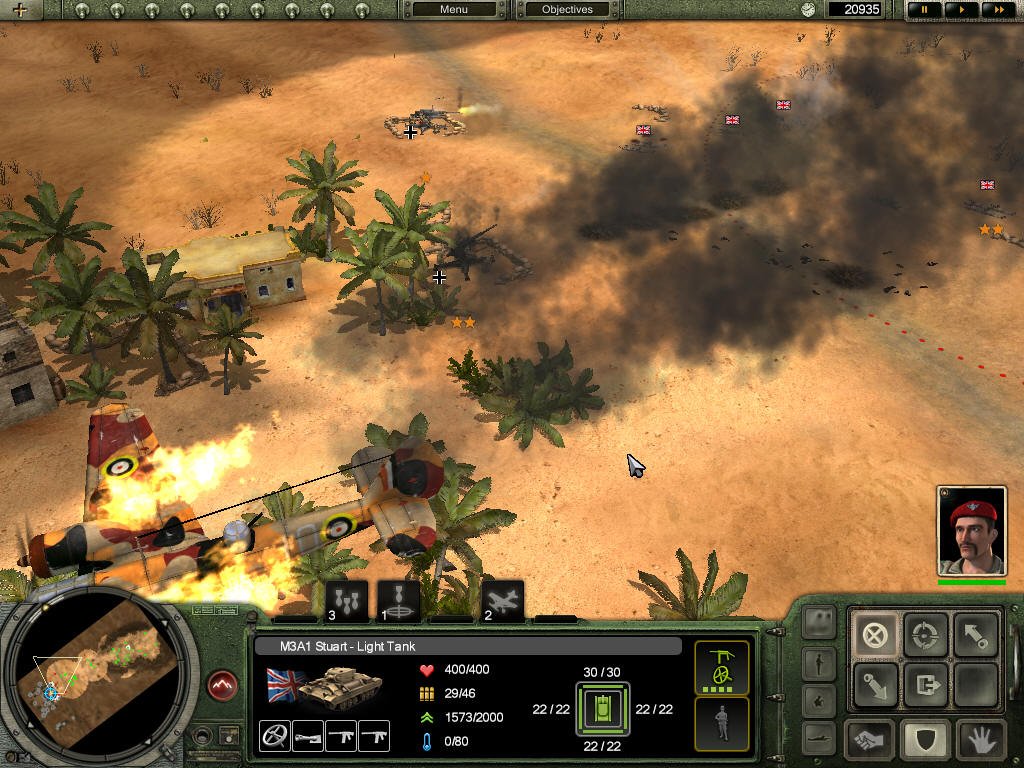Set game speed to normal play
Image resolution: width=1024 pixels, height=768 pixels.
[961, 10]
